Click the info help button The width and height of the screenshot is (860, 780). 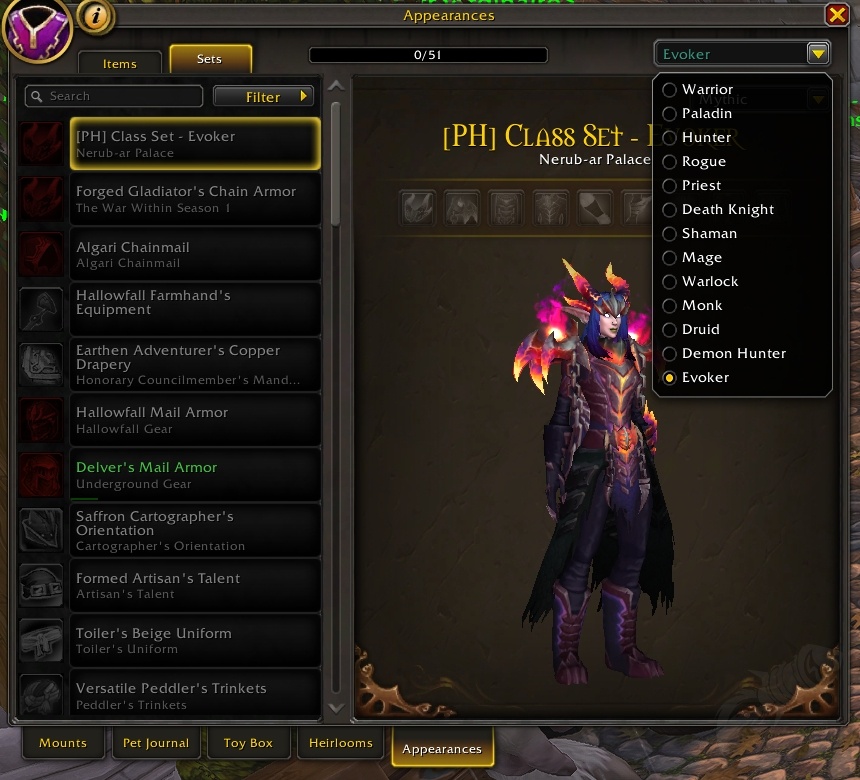click(95, 17)
